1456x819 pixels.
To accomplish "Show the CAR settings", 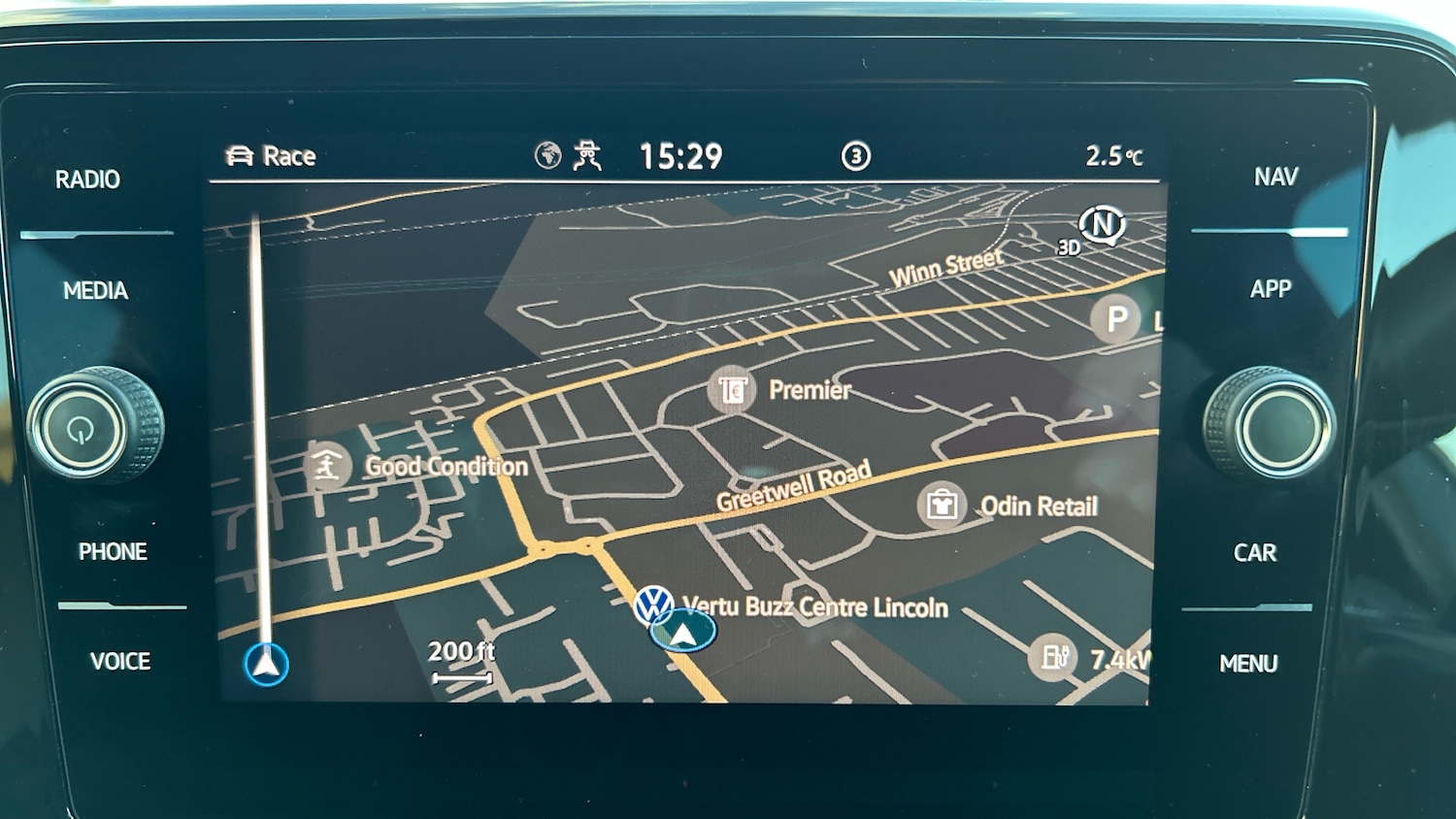I will [1254, 552].
